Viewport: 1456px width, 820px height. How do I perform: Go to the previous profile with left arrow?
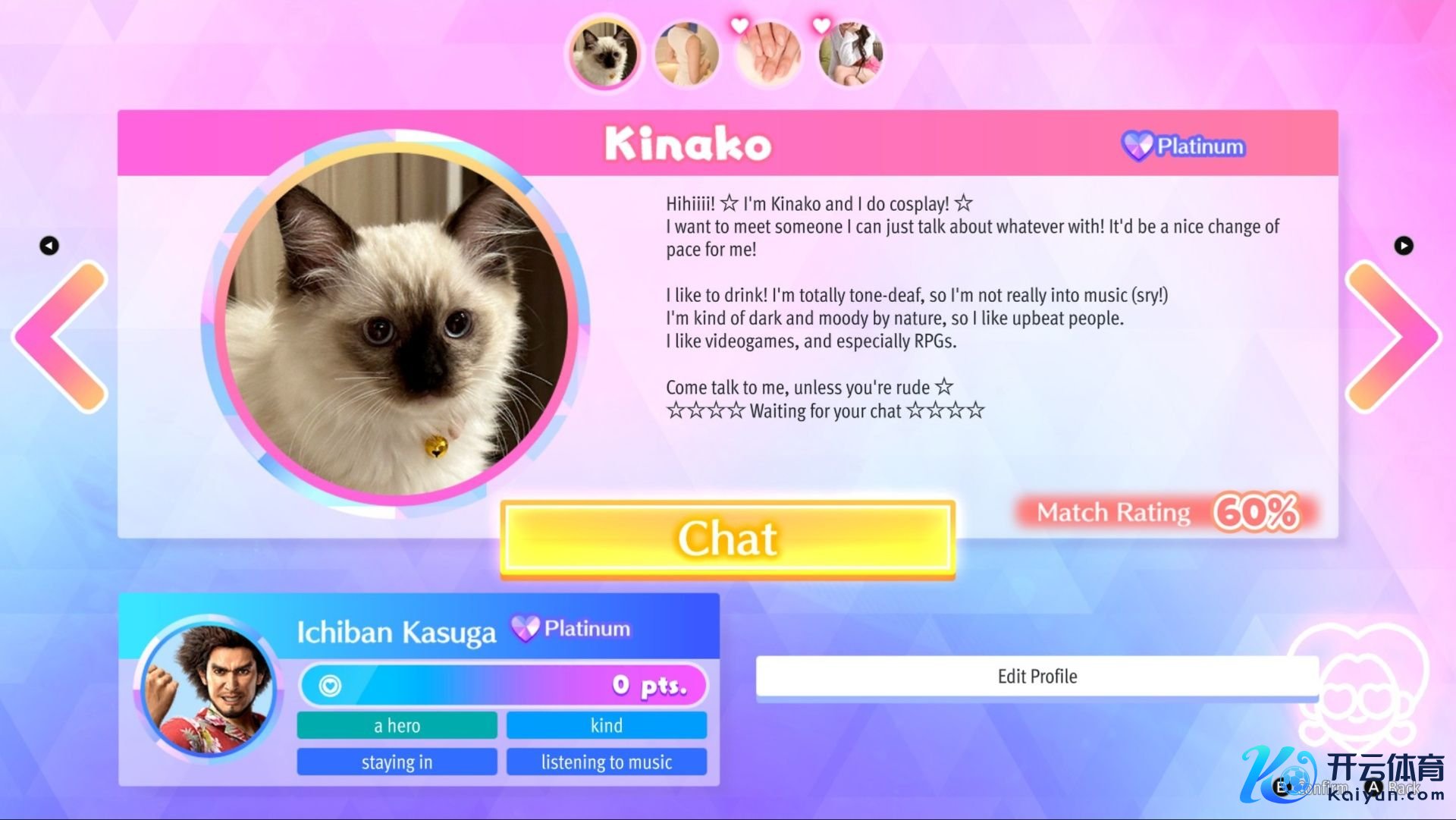62,337
